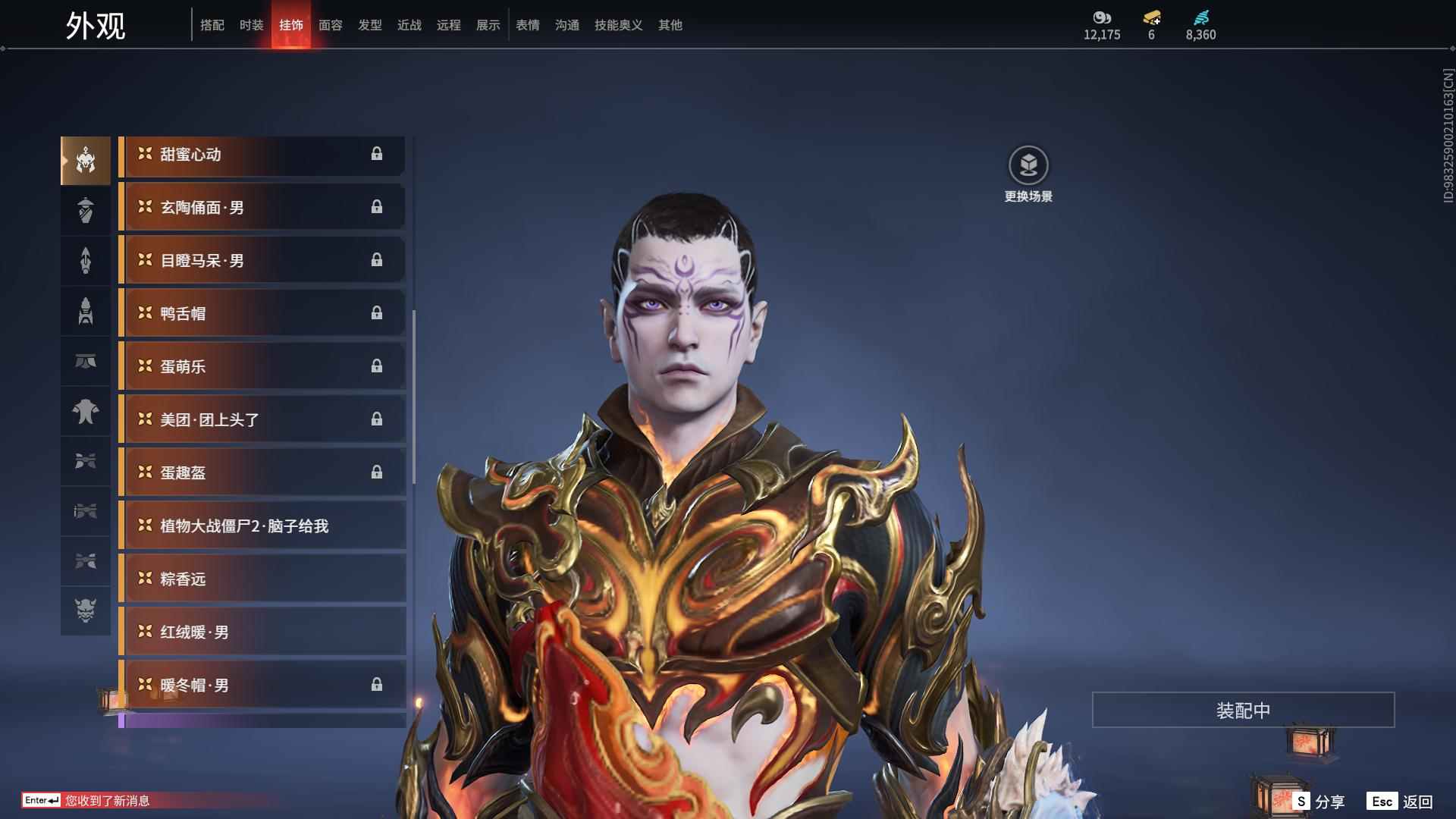The image size is (1456, 819).
Task: Click 返回 to go back
Action: 1400,802
